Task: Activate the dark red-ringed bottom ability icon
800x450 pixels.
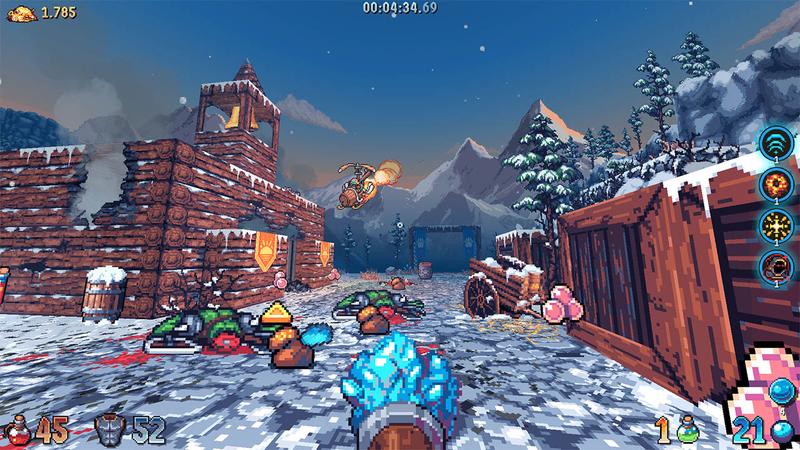Action: 775,265
